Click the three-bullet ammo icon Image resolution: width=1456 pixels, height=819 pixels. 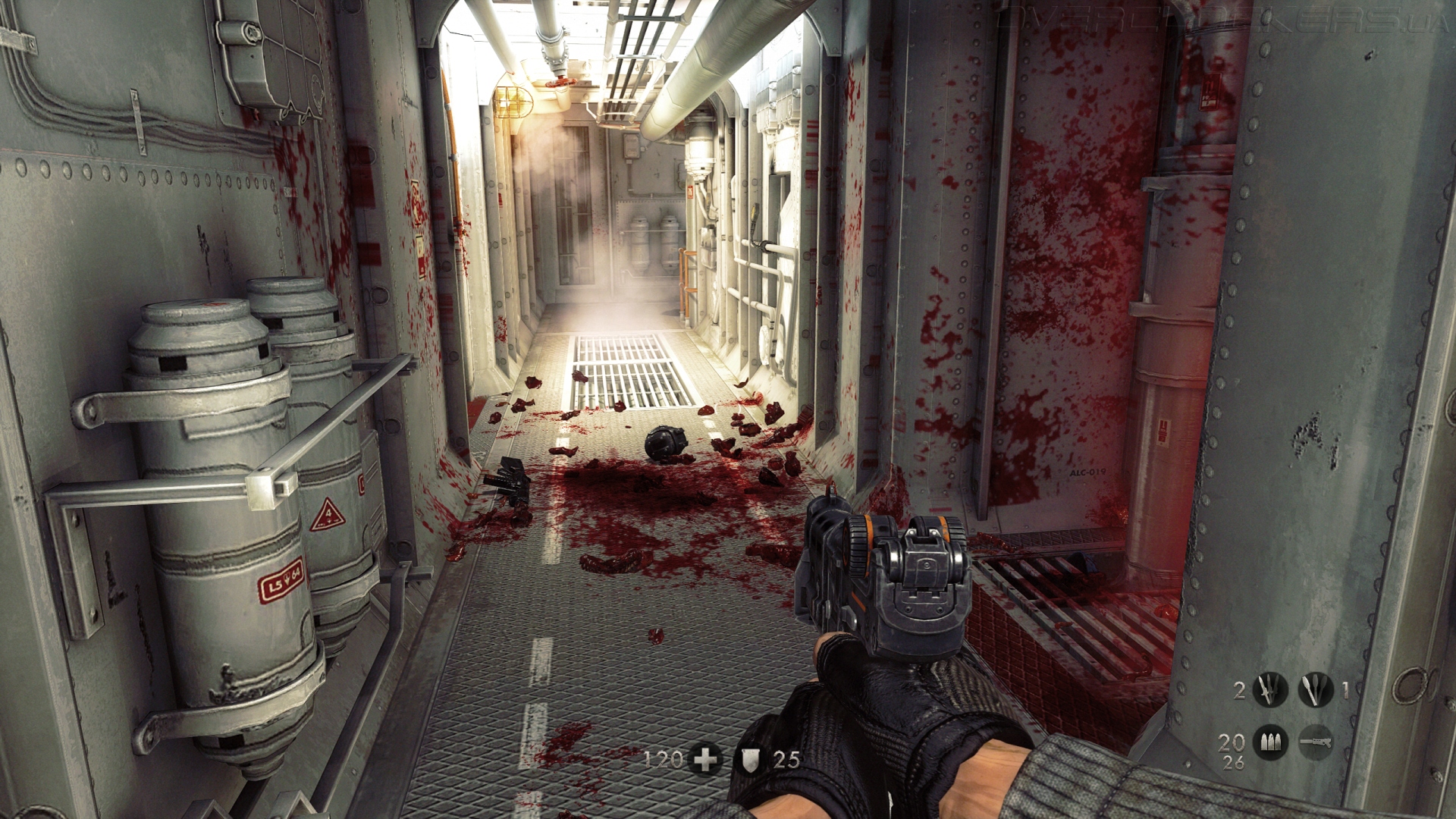pos(1270,742)
